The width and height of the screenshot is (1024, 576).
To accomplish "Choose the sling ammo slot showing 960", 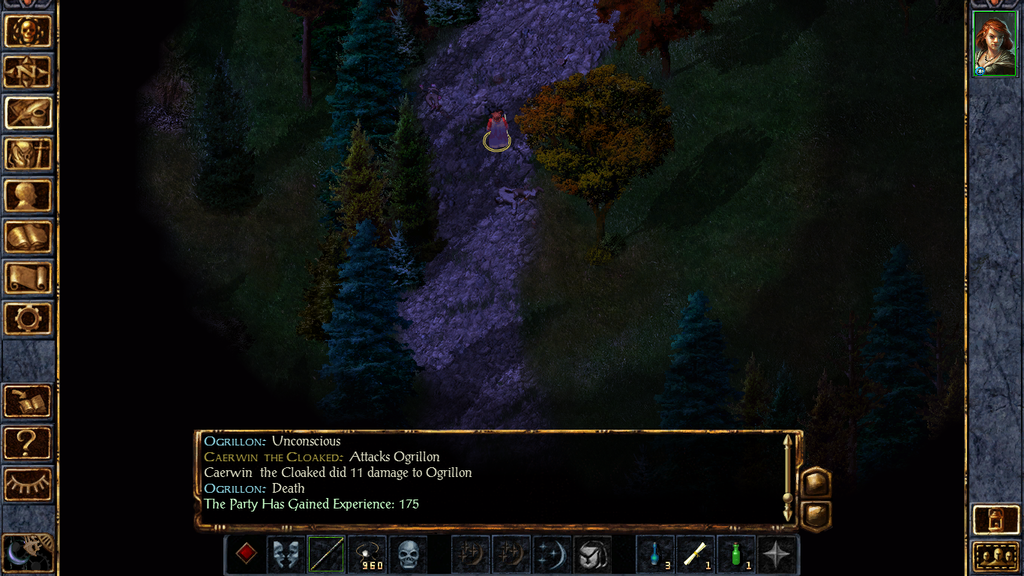I will pos(367,554).
